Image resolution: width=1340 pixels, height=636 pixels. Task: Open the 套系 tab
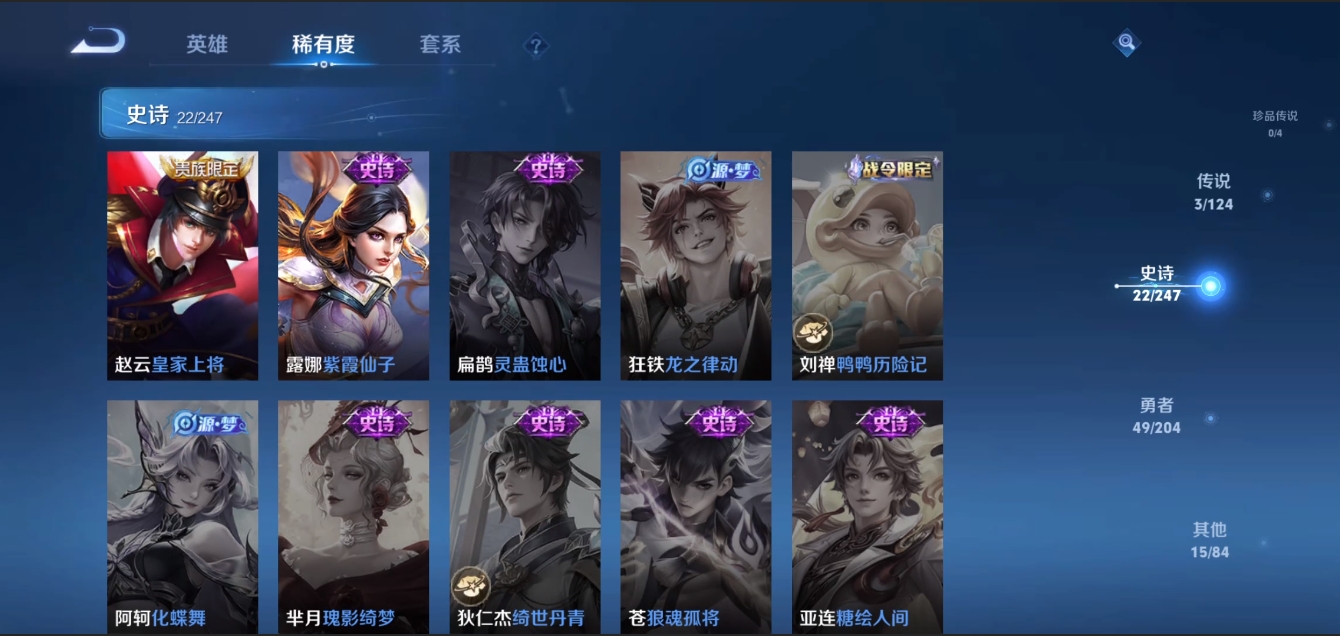tap(440, 45)
